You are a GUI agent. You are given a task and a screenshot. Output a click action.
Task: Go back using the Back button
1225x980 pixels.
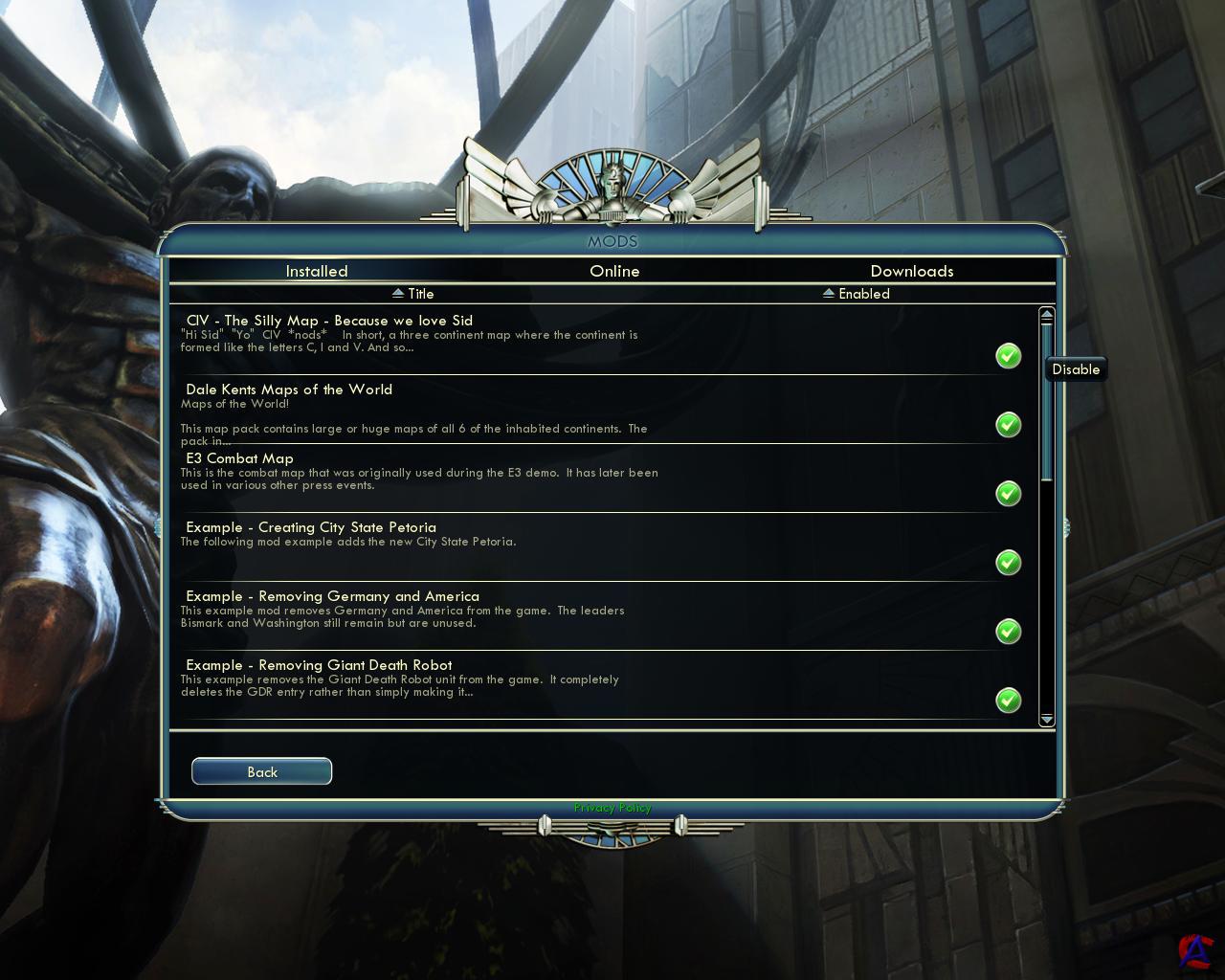(261, 771)
